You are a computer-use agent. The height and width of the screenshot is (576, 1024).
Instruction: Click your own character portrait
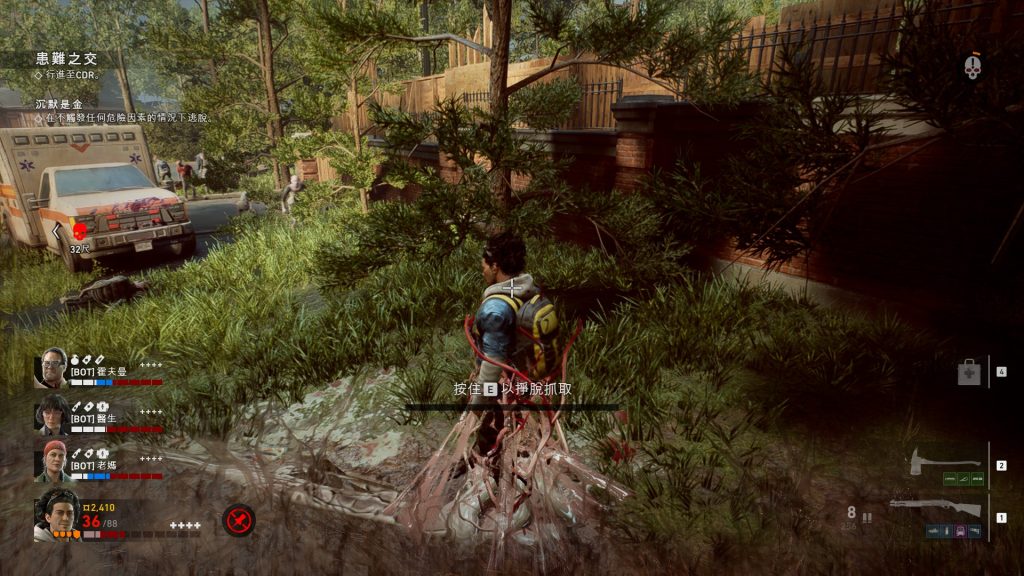point(56,513)
